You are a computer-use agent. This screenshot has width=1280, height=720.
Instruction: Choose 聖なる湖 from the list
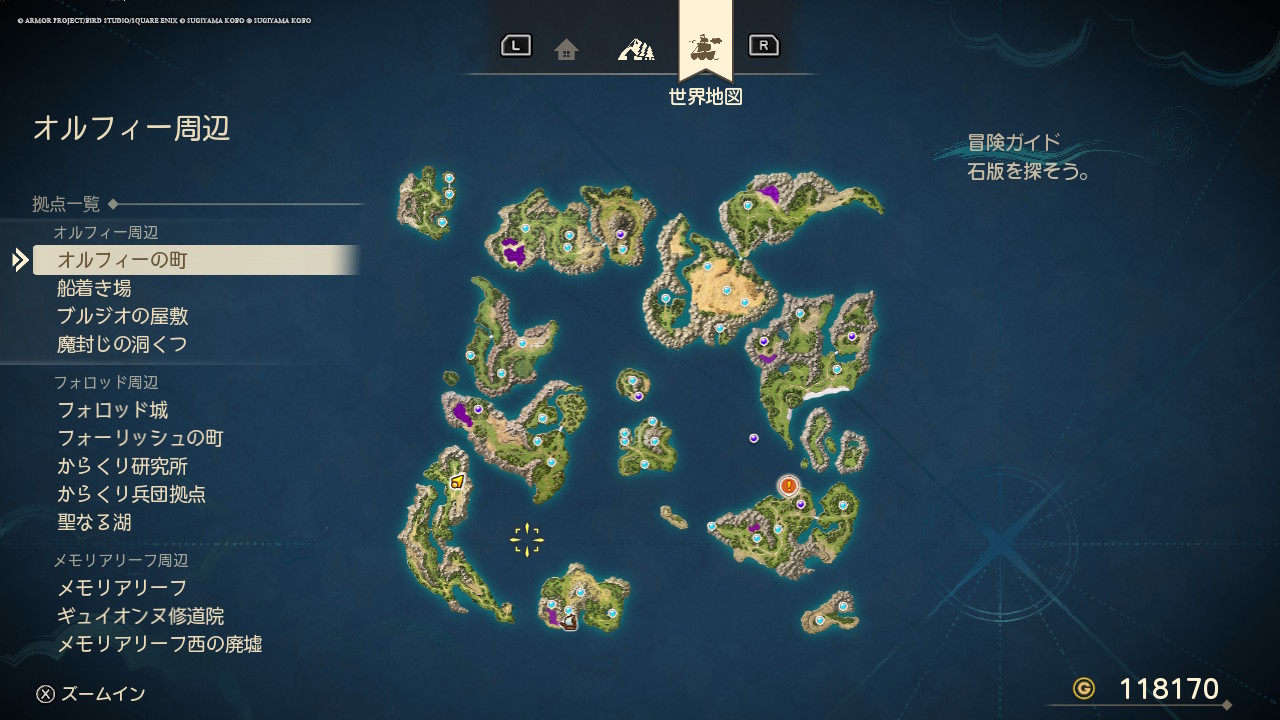[x=94, y=522]
